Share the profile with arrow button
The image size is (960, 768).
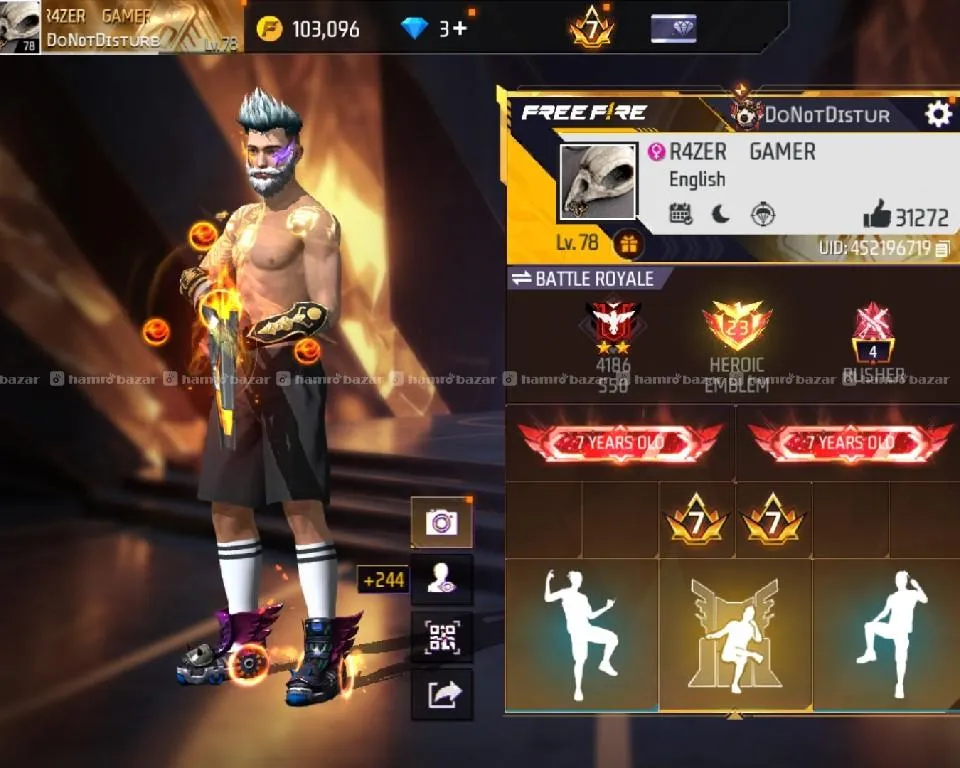(441, 694)
